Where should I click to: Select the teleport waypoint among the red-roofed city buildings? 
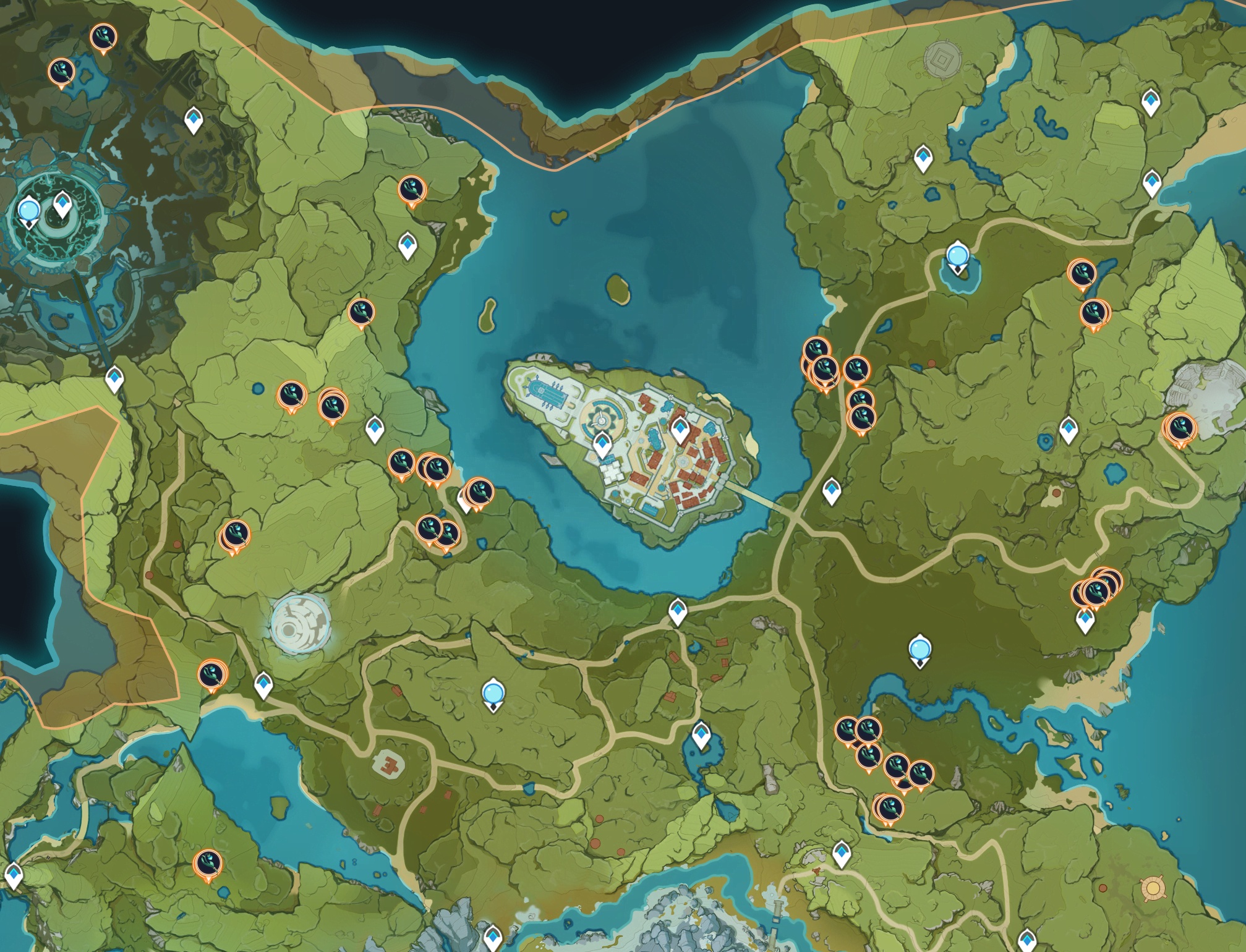(680, 429)
